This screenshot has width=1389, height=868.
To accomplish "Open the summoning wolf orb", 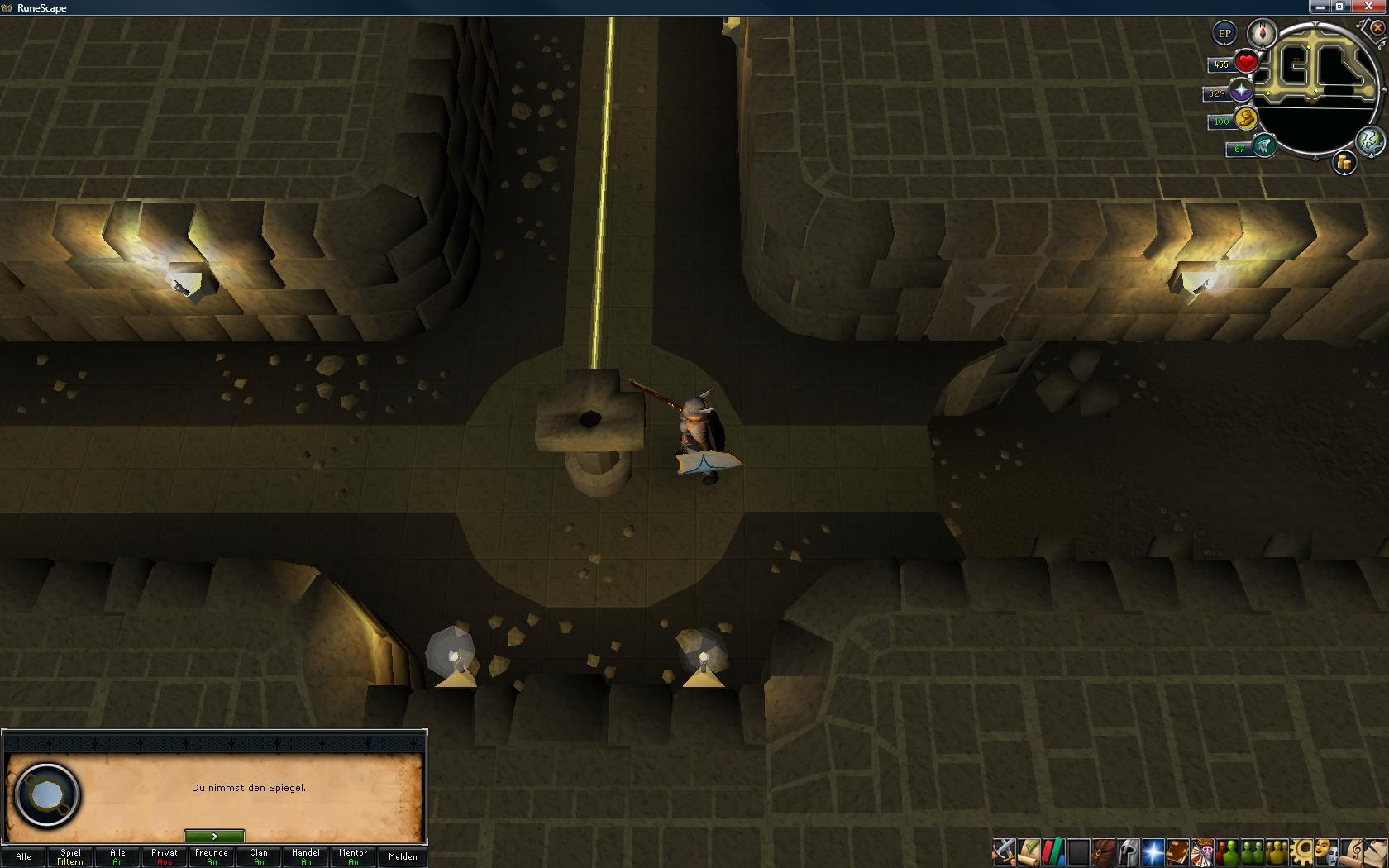I will point(1264,147).
